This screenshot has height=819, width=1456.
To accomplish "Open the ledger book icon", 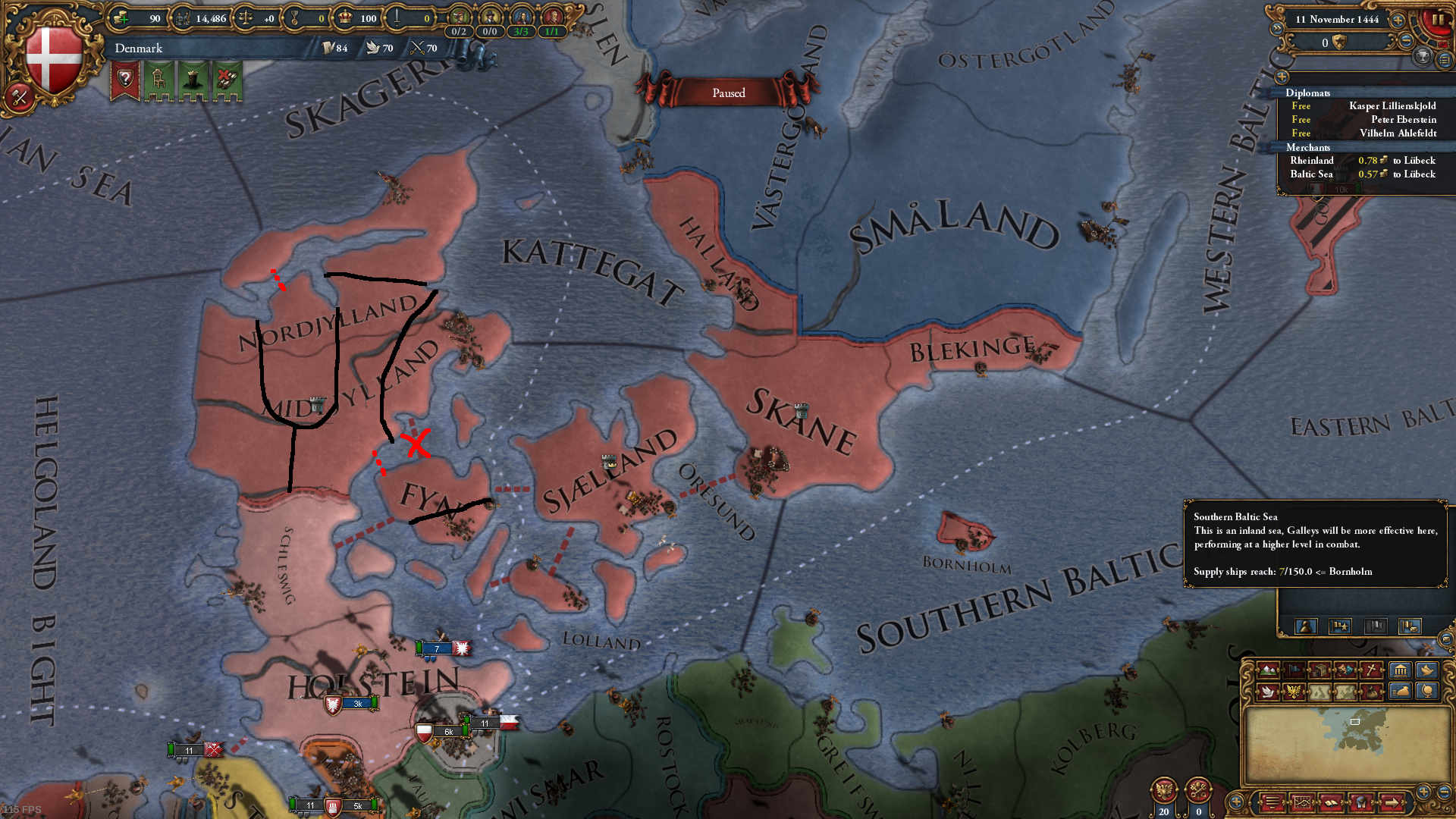I will tap(1446, 61).
